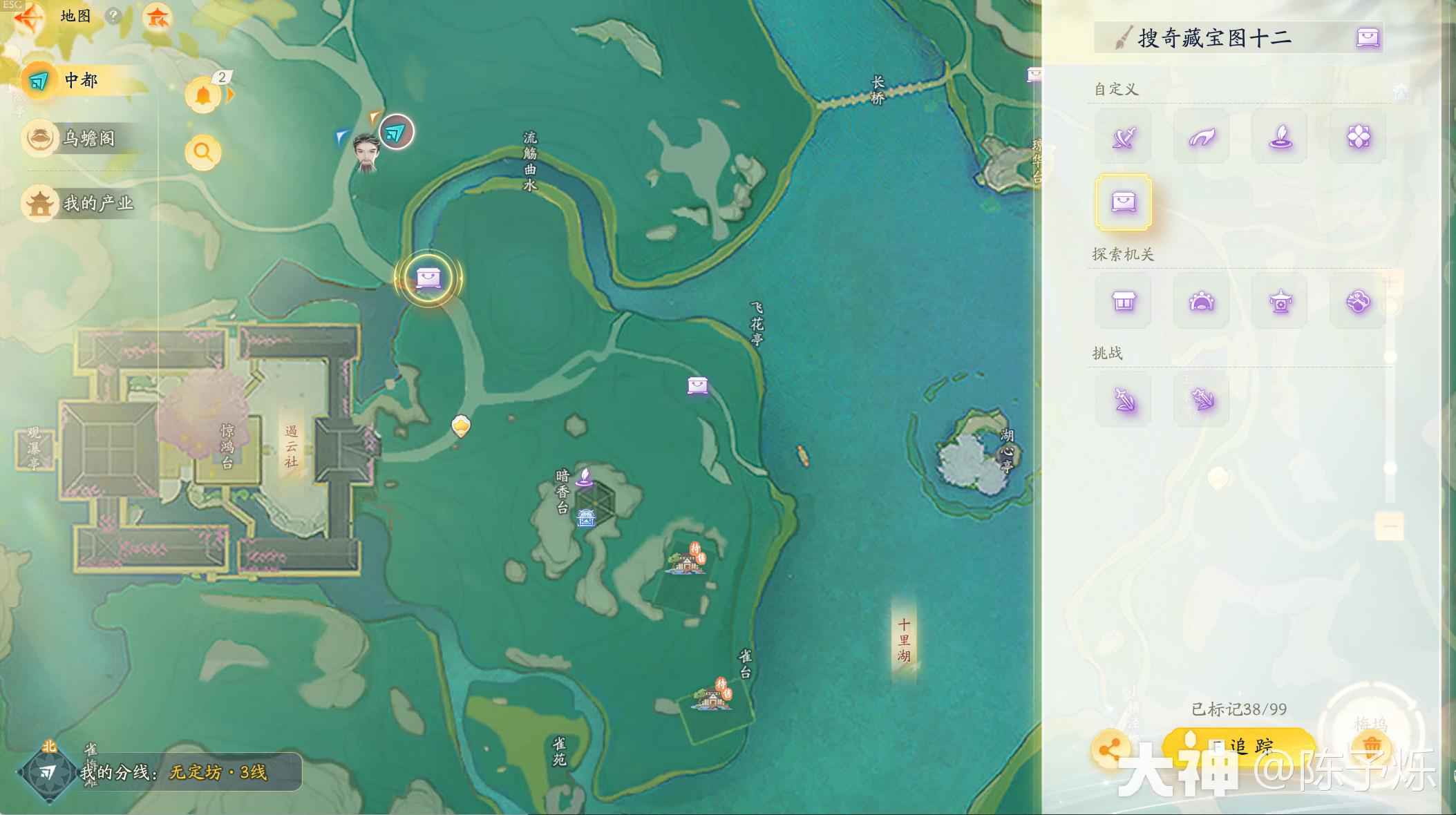Viewport: 1456px width, 815px height.
Task: Choose the crossed swords custom marker
Action: [1124, 137]
